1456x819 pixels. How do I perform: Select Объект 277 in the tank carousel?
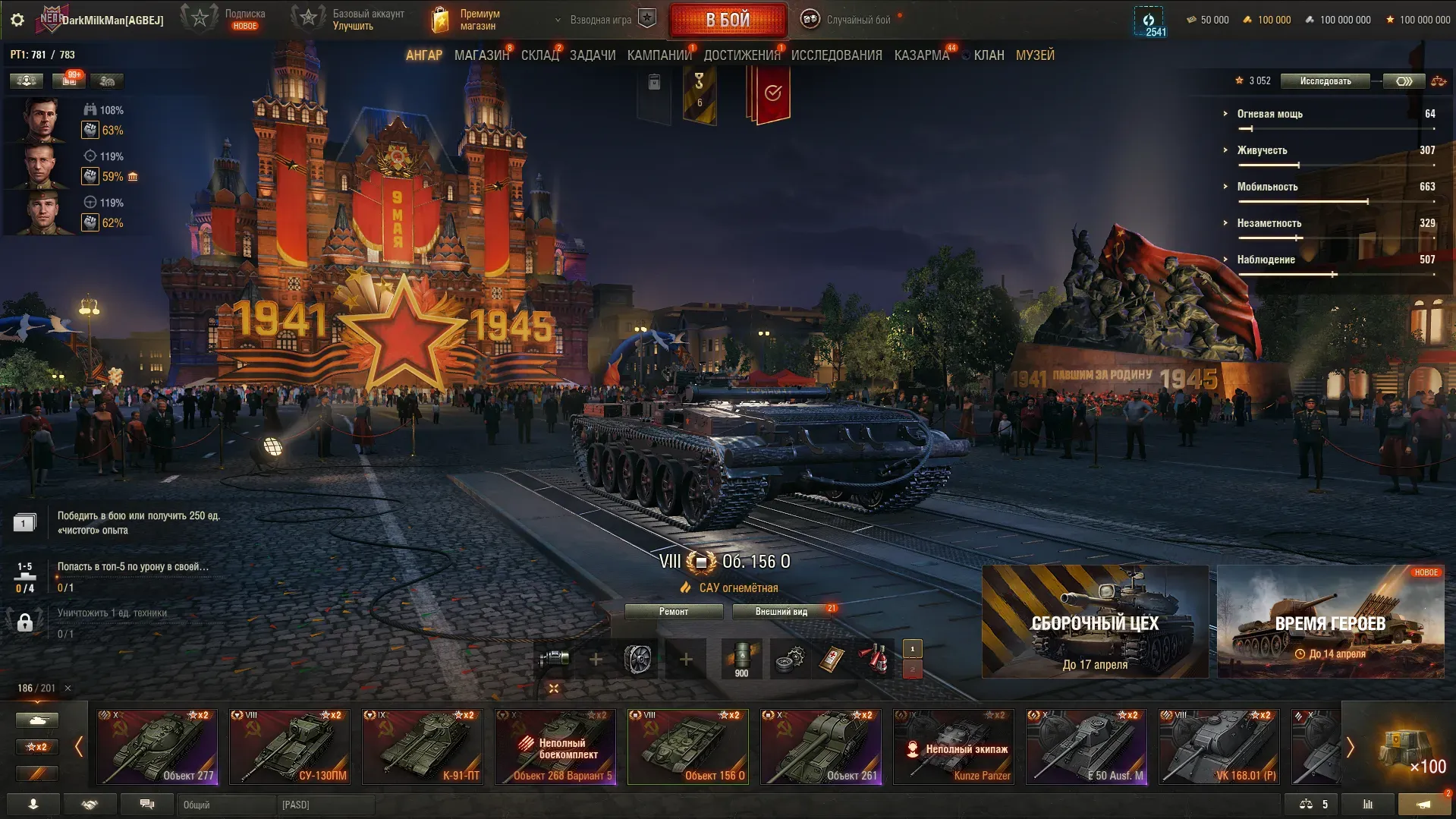coord(157,746)
